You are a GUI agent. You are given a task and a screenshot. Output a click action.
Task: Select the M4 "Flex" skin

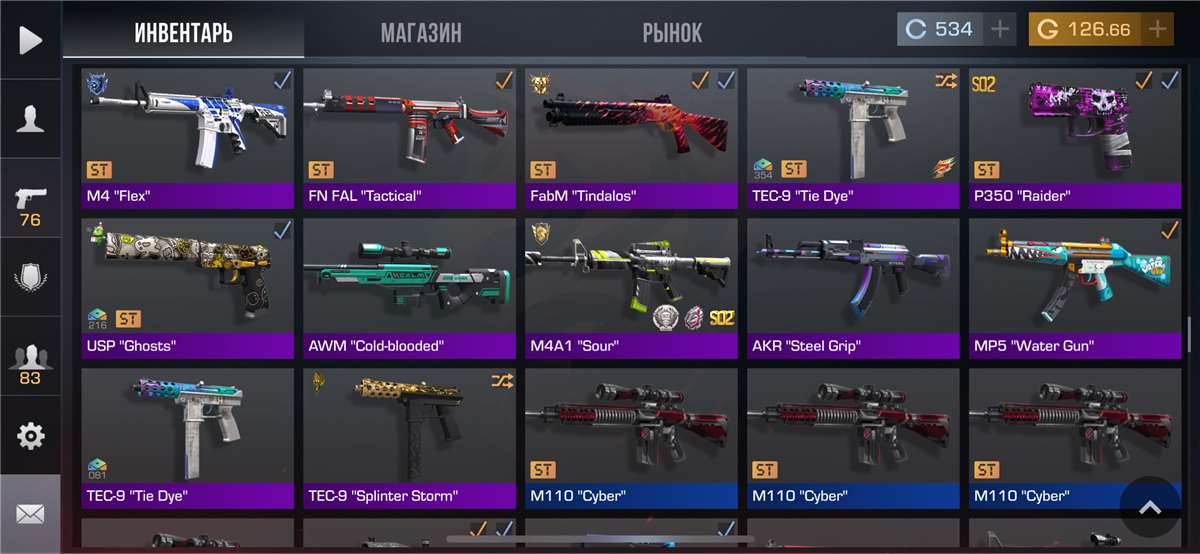(x=188, y=137)
